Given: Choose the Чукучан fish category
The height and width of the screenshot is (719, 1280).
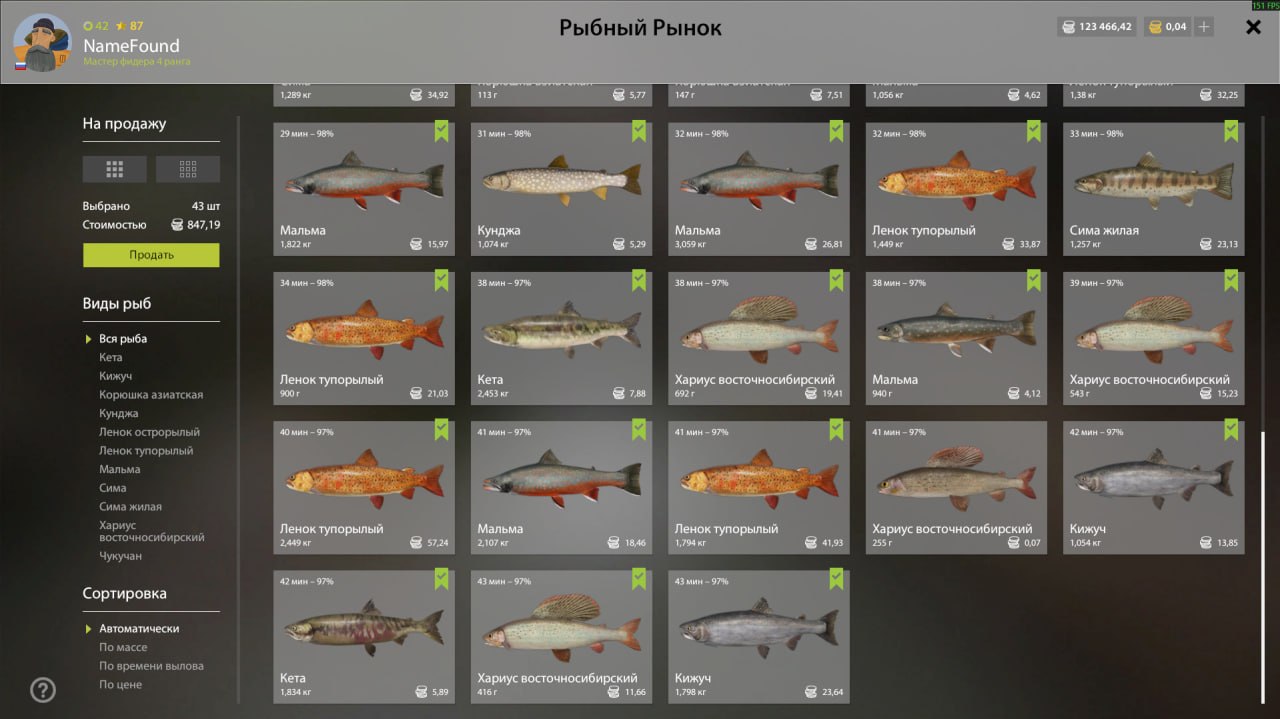Looking at the screenshot, I should tap(121, 556).
